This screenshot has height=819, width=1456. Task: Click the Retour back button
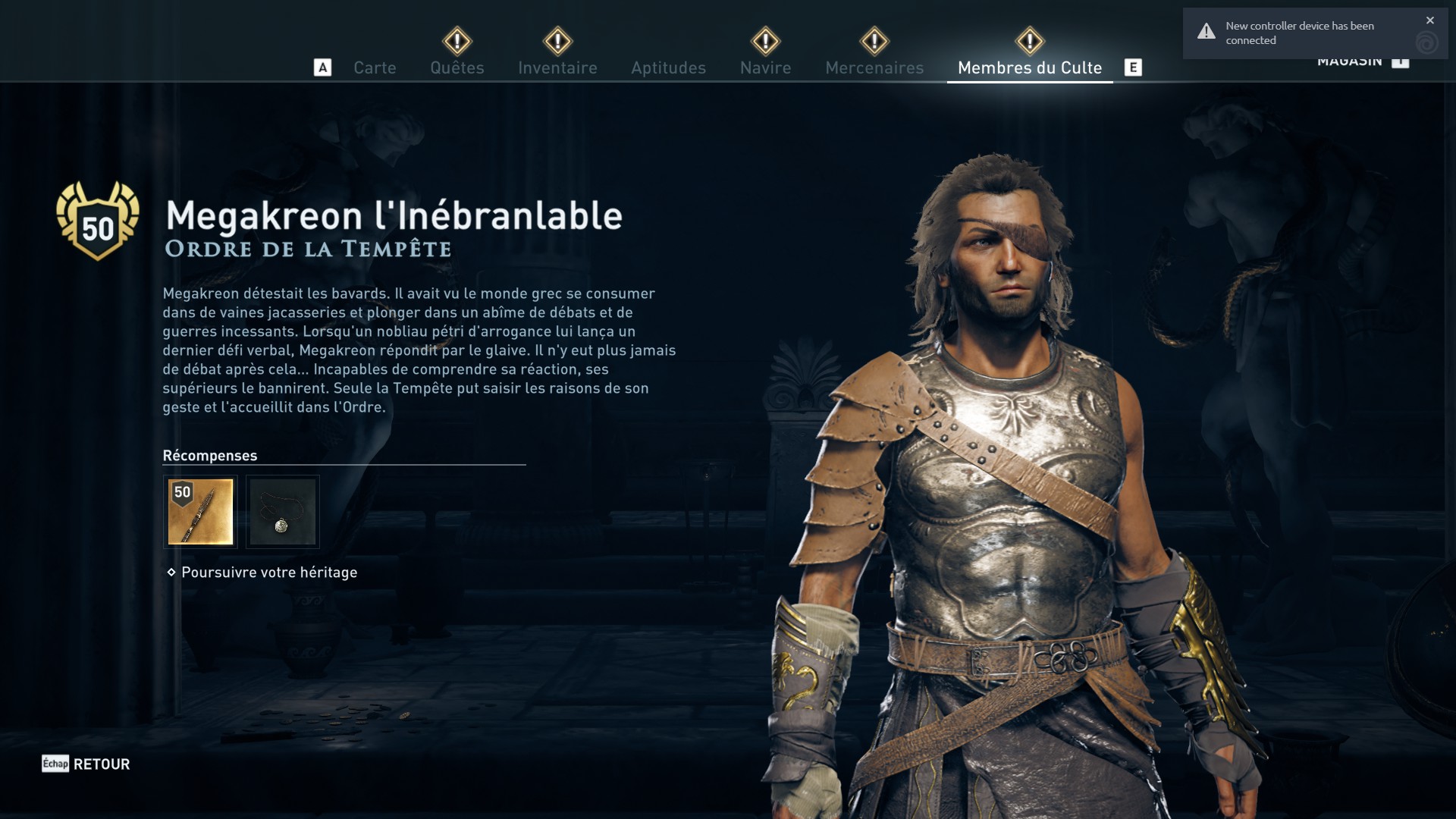tap(86, 764)
